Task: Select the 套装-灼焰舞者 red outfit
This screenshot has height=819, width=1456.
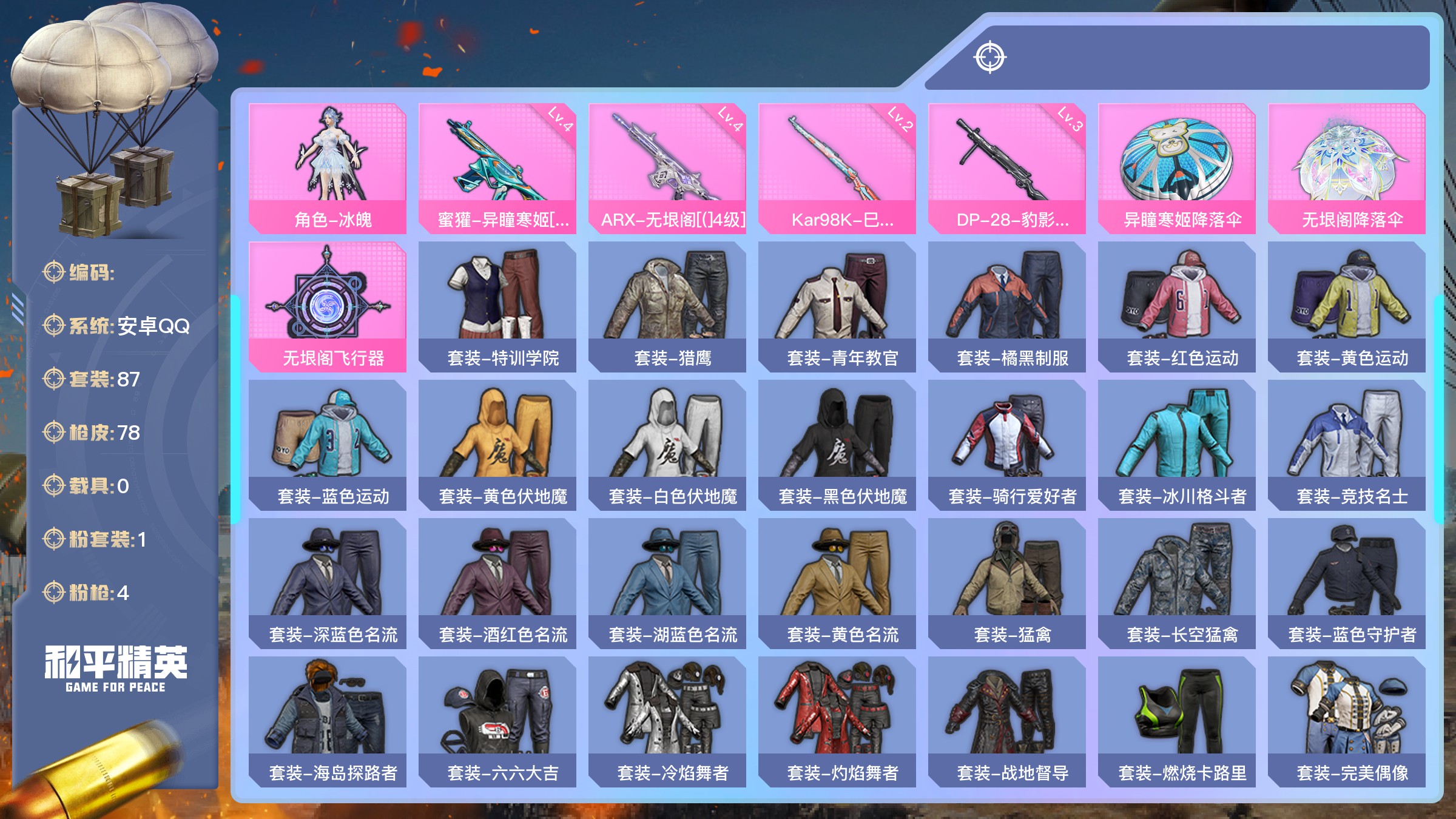Action: (x=837, y=721)
